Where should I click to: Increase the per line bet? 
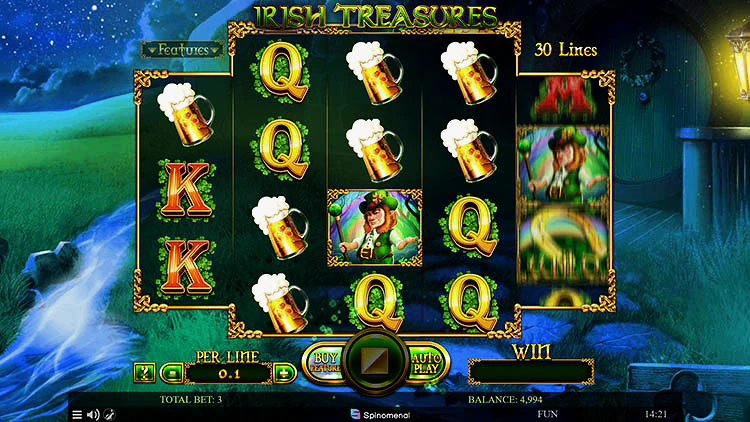[x=283, y=373]
